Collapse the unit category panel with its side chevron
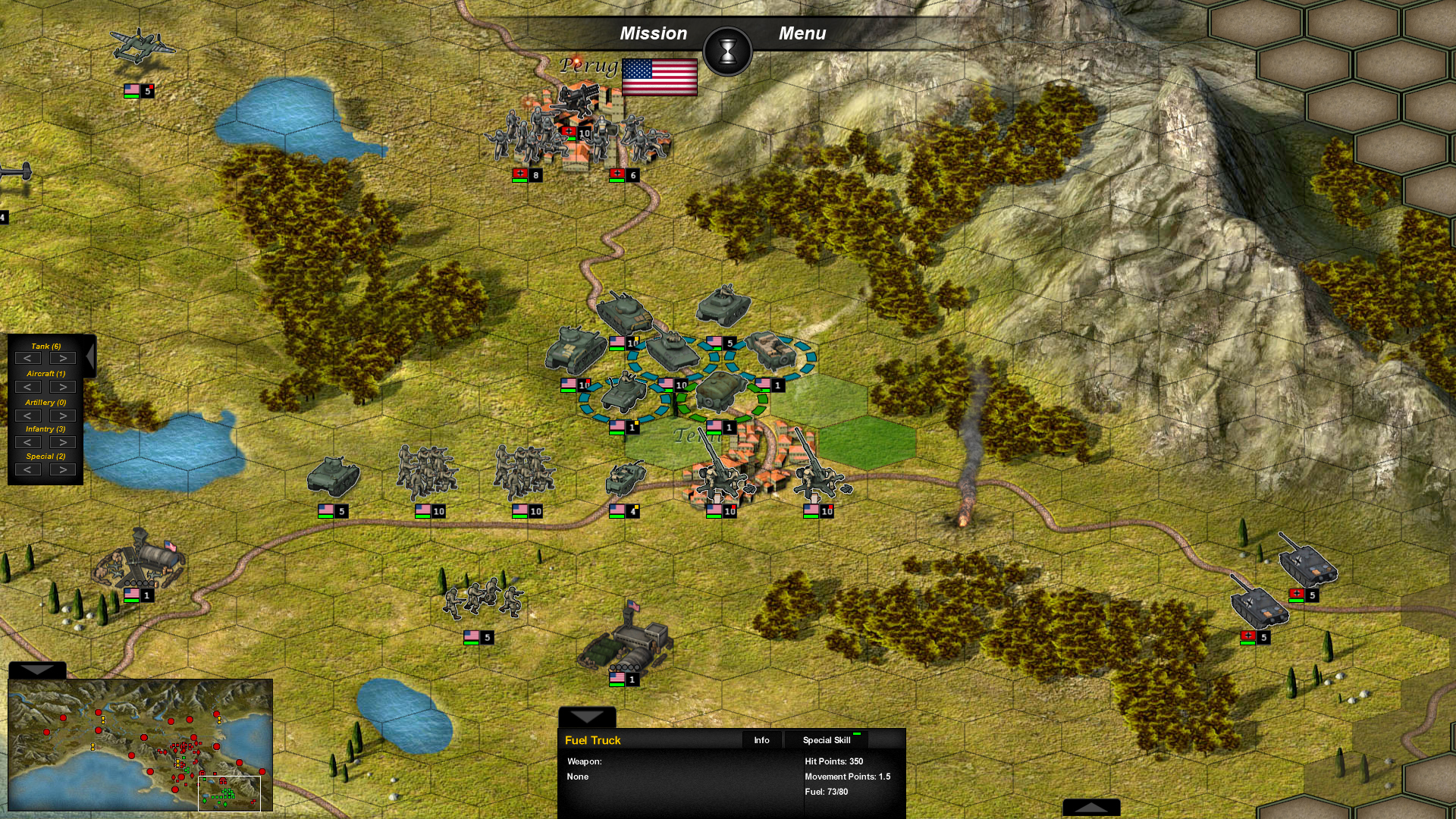 click(x=89, y=356)
